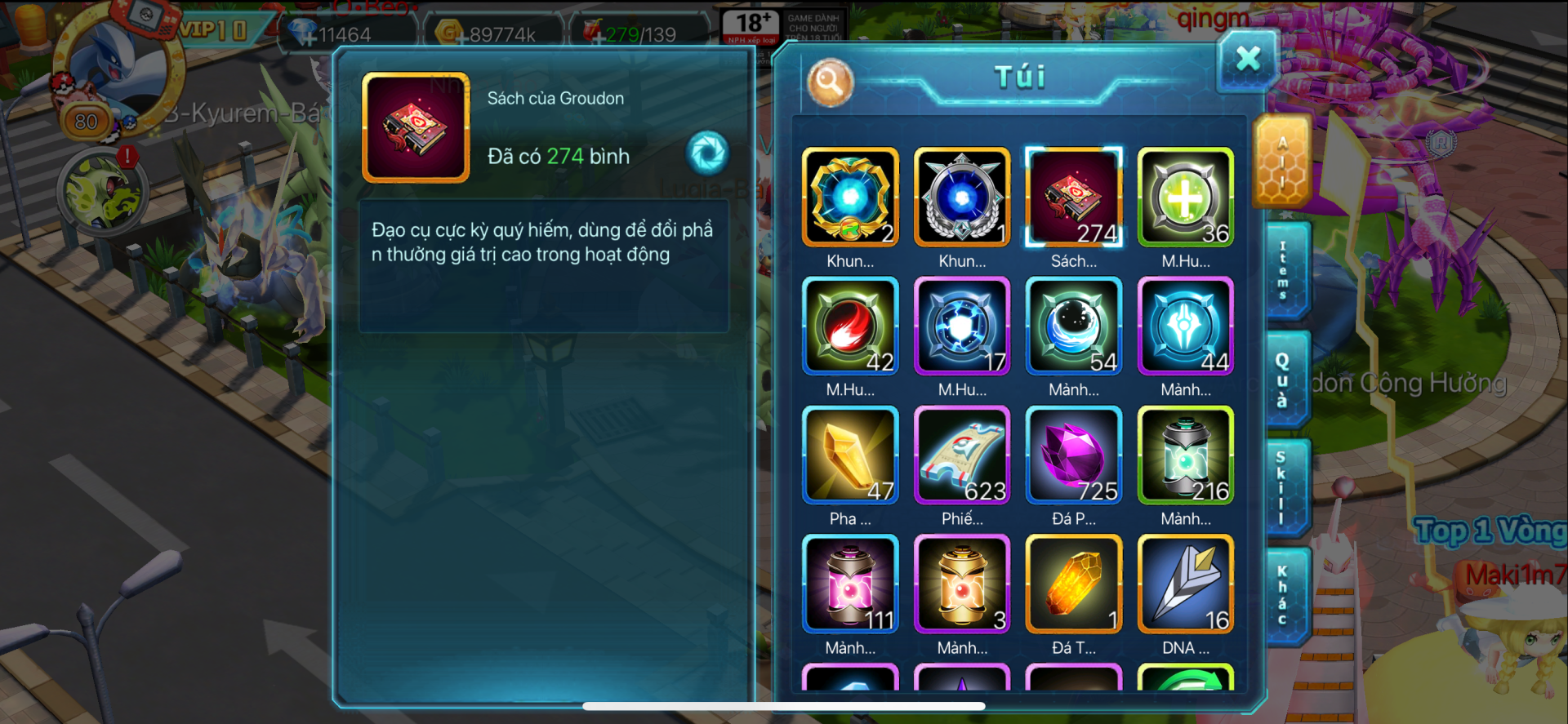Switch to the Items tab
This screenshot has width=1568, height=724.
(x=1283, y=271)
